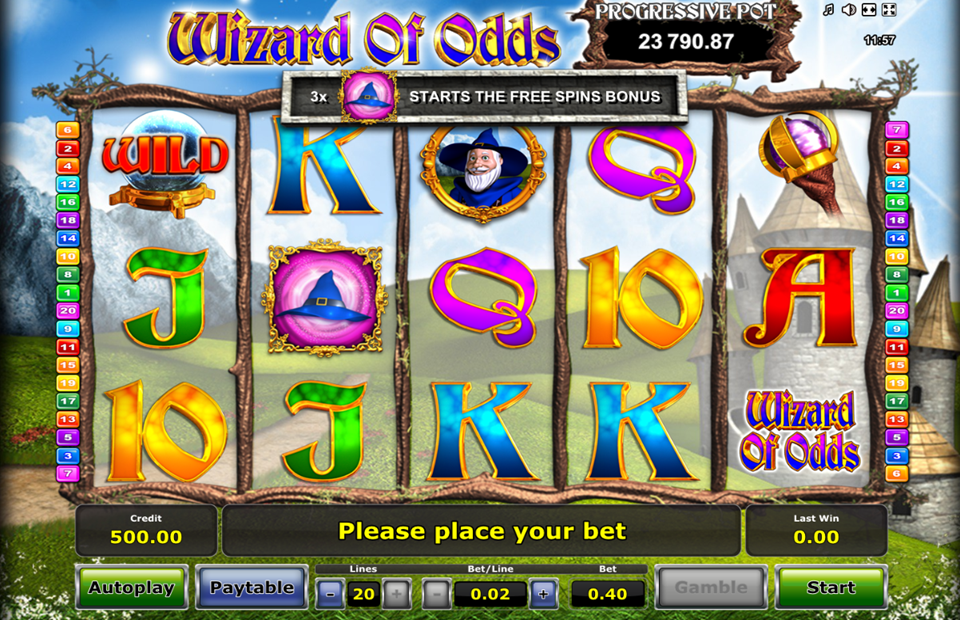The width and height of the screenshot is (960, 620).
Task: Open the Autoplay option
Action: pos(132,588)
